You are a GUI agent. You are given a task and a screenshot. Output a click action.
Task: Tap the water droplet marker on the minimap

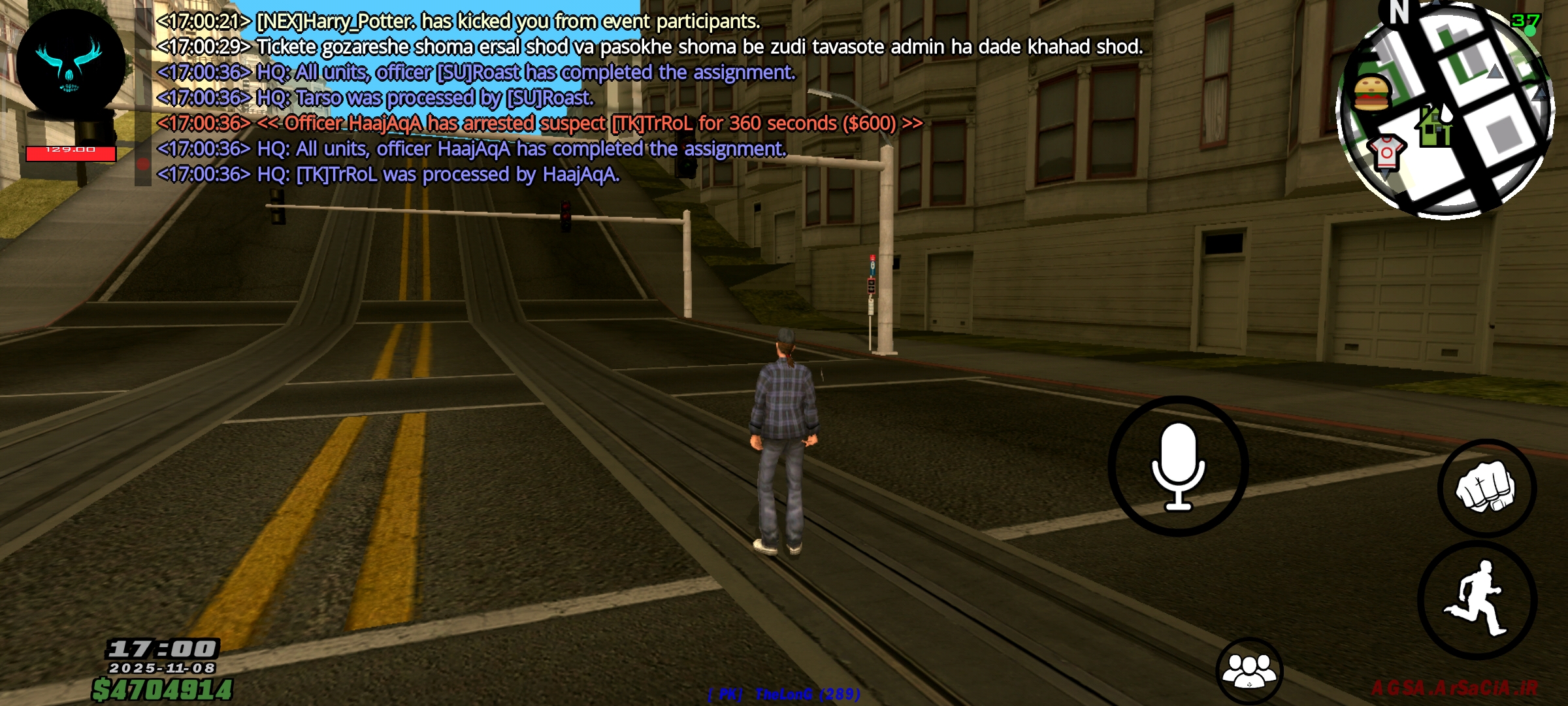pyautogui.click(x=1445, y=116)
